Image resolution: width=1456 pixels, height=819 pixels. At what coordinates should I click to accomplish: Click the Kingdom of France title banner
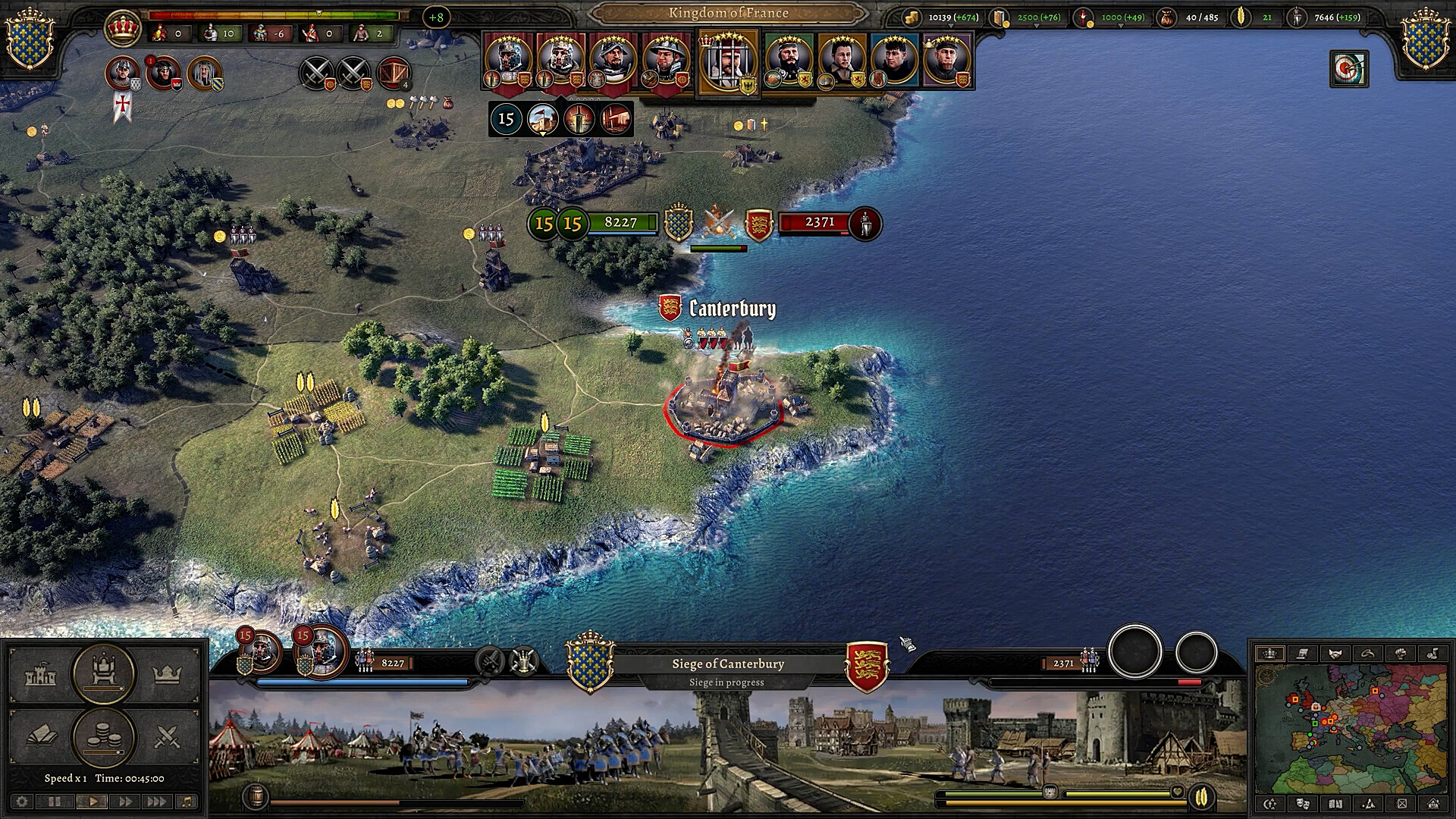[x=728, y=13]
